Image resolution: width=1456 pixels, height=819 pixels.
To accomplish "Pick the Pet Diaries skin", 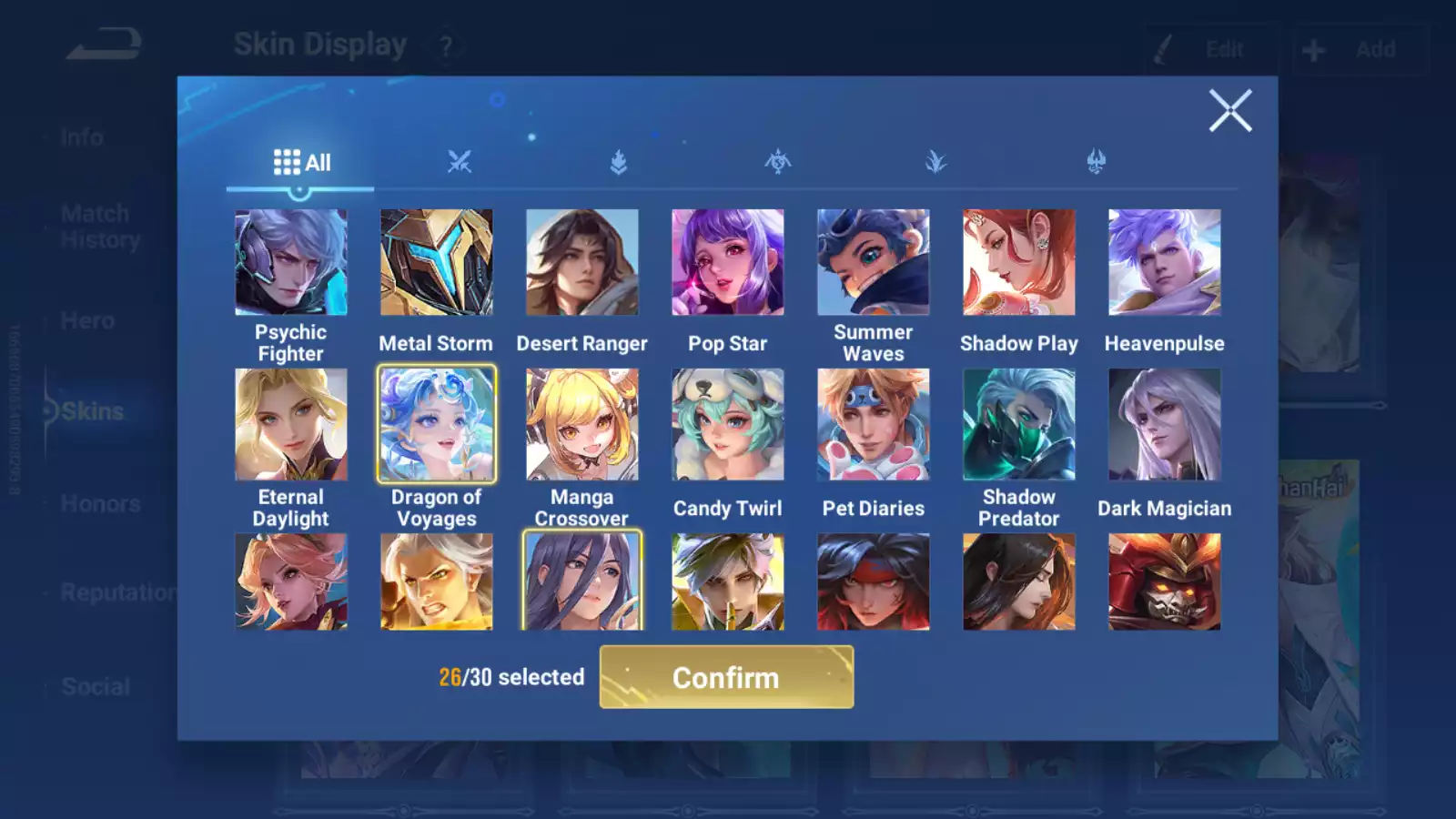I will (x=874, y=425).
